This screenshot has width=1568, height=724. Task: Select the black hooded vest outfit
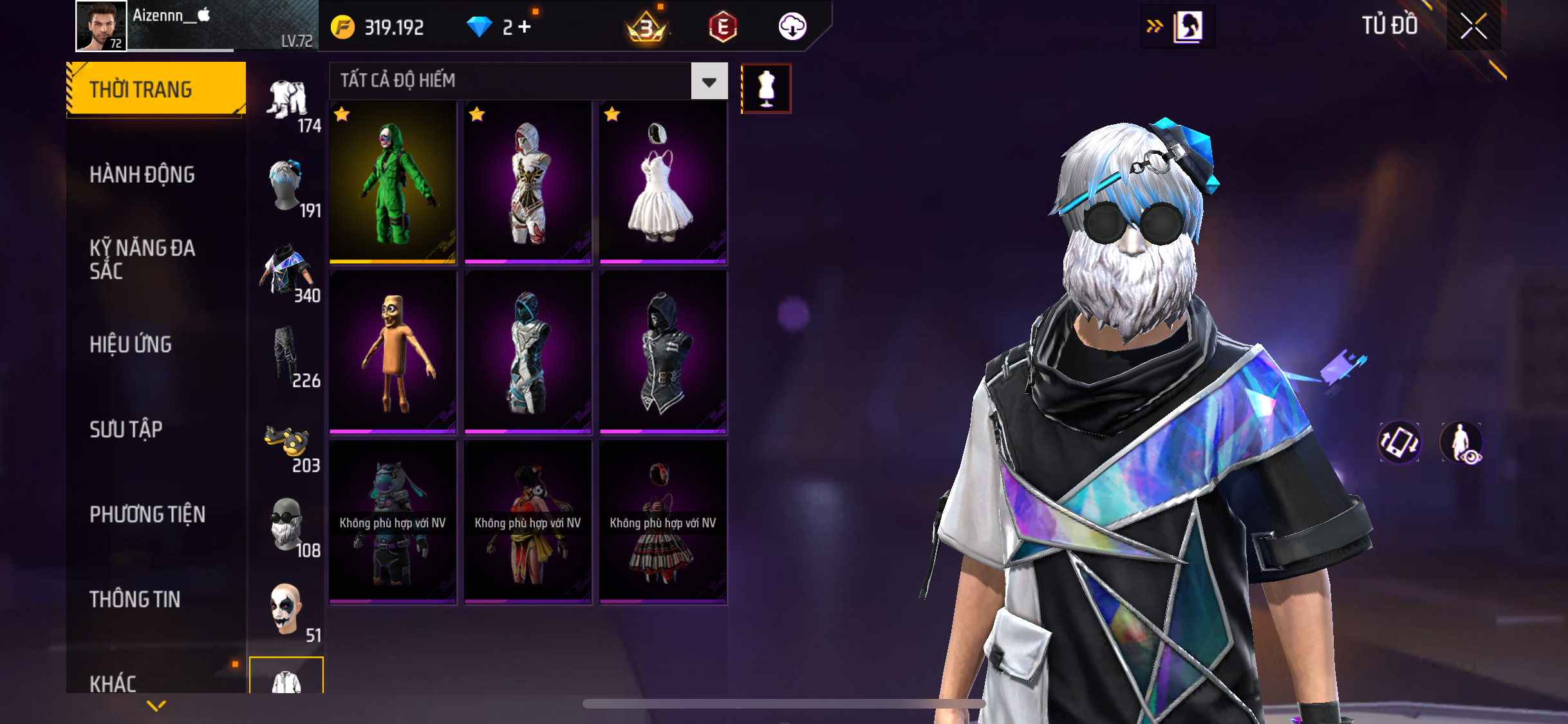point(663,352)
